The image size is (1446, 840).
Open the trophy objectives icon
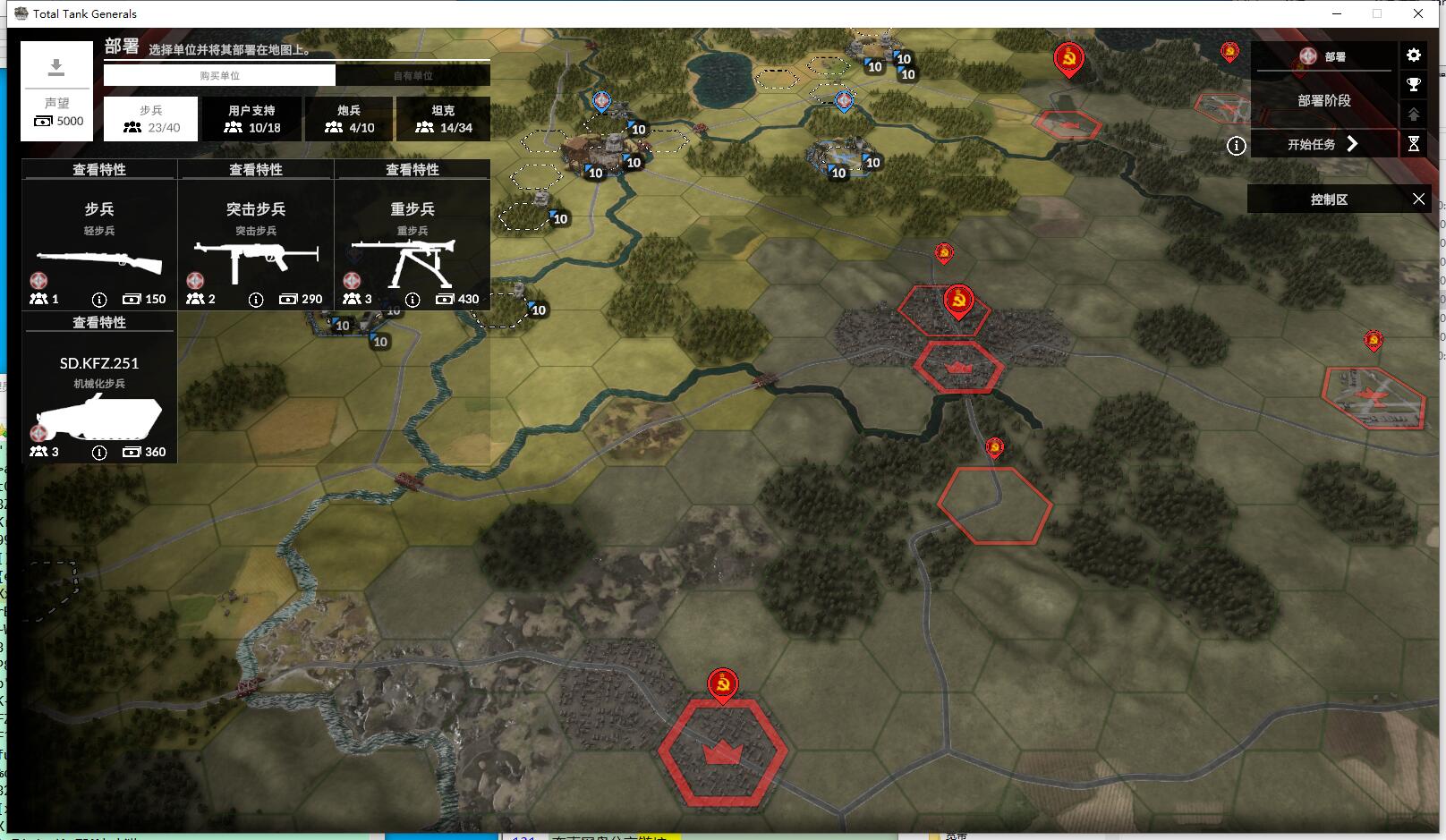[x=1414, y=85]
